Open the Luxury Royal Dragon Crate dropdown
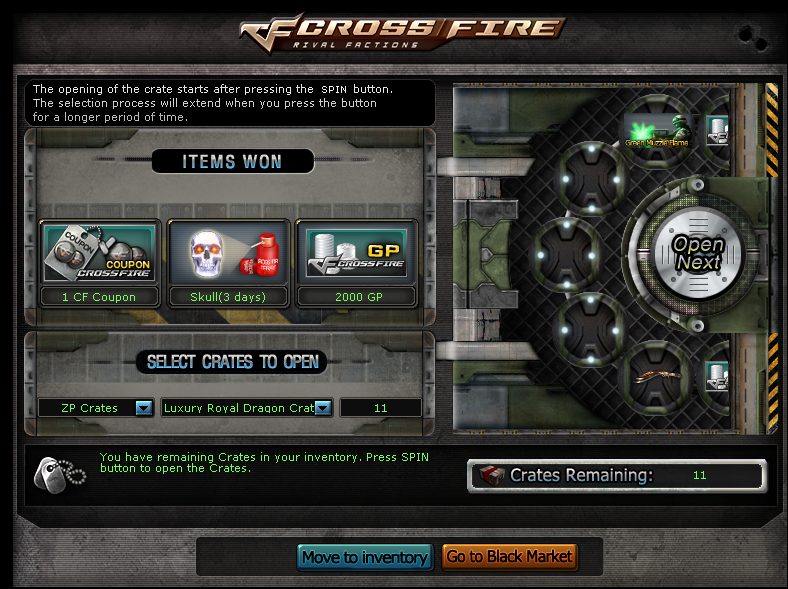 pos(324,408)
